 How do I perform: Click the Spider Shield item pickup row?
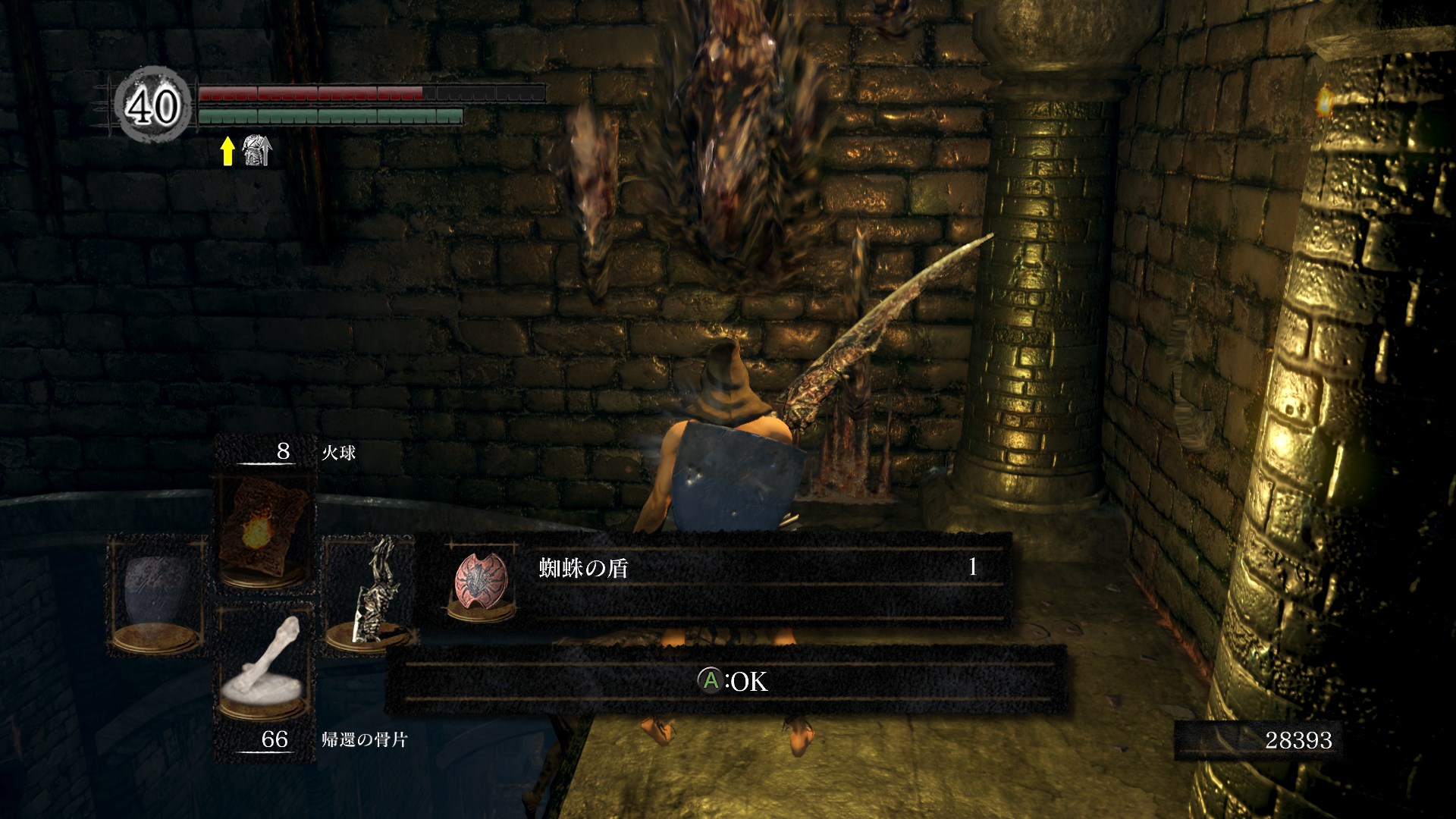pos(713,578)
